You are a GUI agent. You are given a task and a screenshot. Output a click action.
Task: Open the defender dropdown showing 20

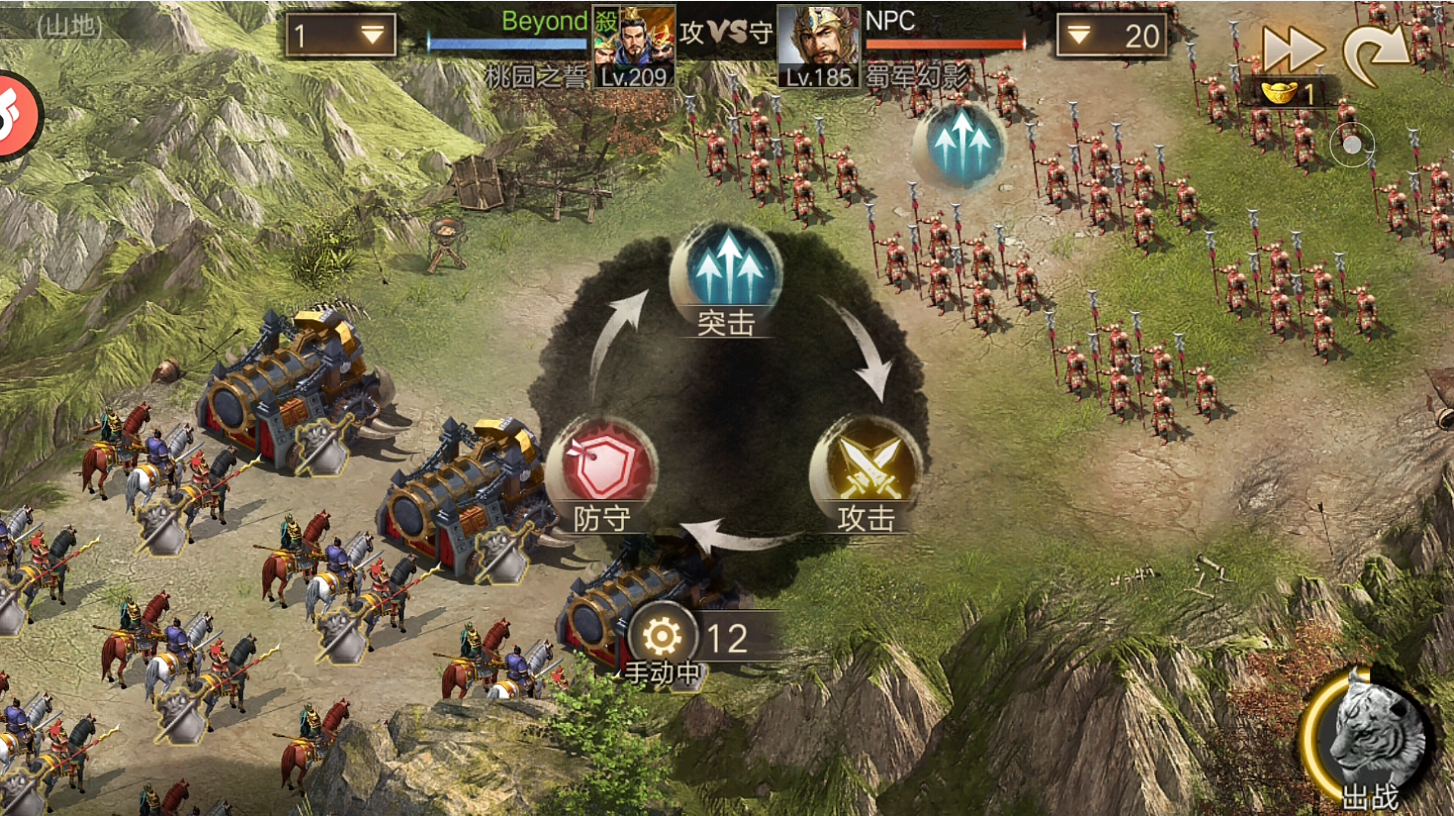[1111, 36]
